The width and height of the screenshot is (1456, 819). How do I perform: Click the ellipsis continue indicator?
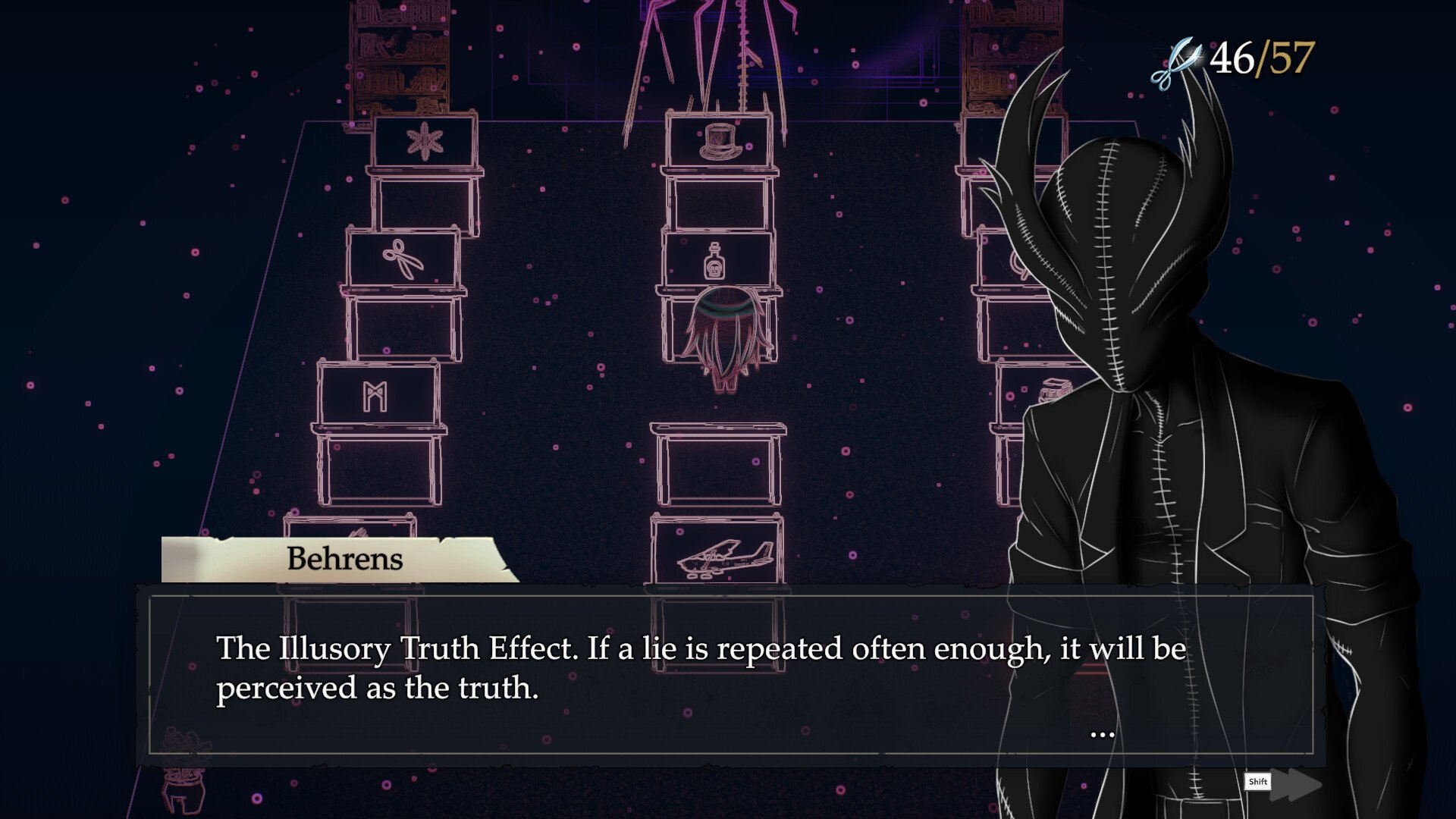[1102, 734]
